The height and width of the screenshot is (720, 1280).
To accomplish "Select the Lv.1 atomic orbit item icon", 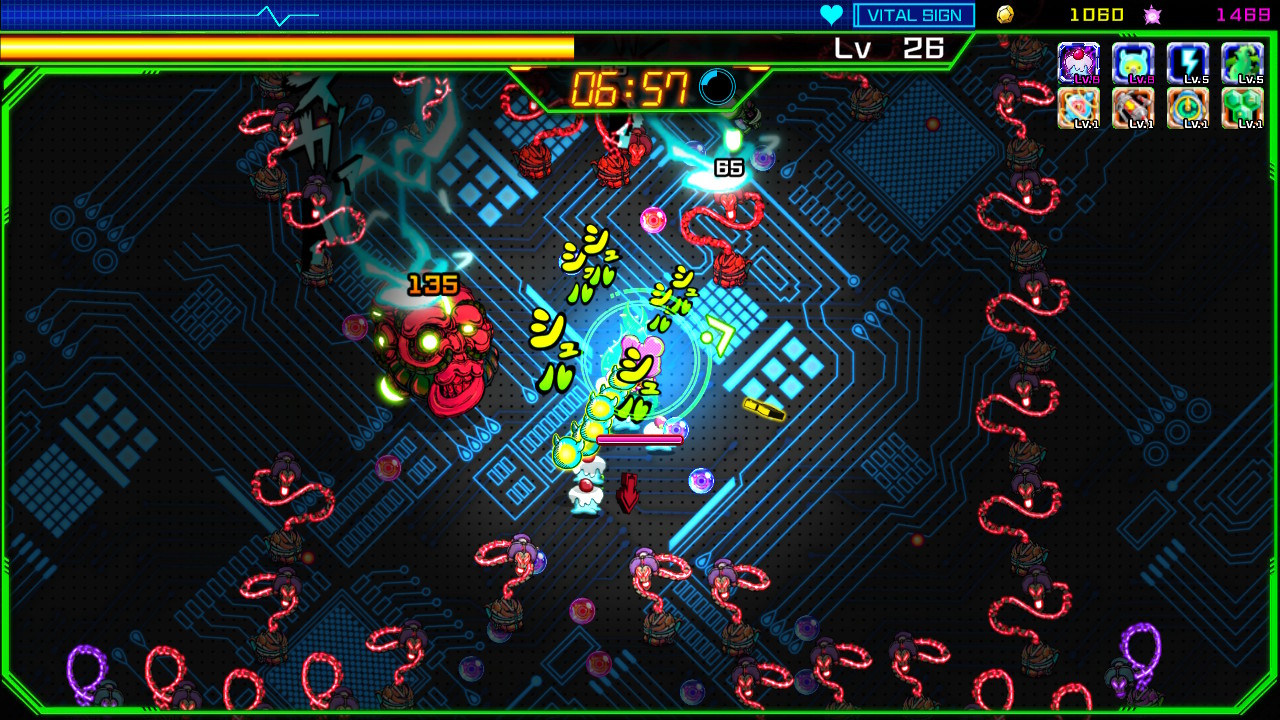I will point(1081,108).
